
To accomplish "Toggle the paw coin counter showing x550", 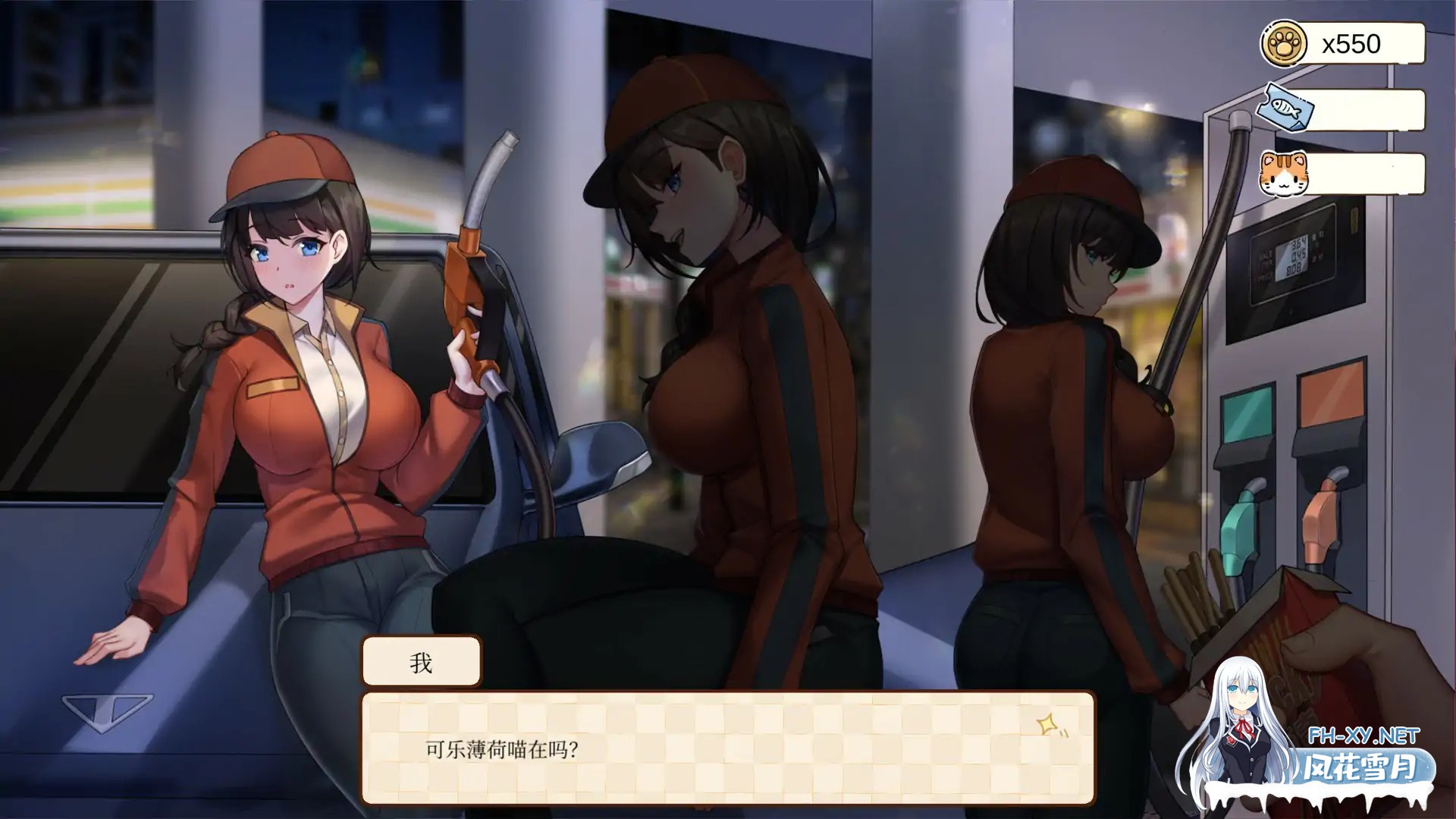I will coord(1357,43).
